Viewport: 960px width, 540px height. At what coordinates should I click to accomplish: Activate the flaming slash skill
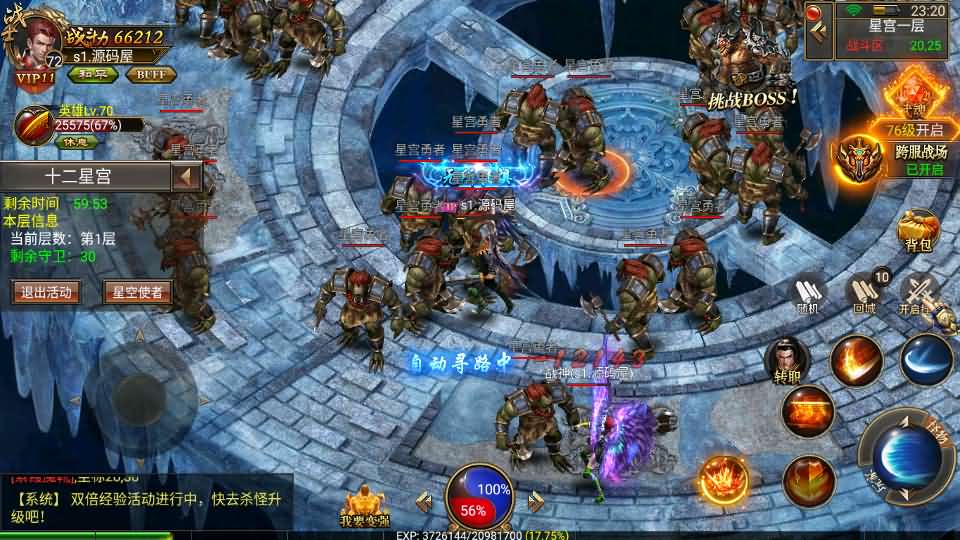click(x=855, y=362)
